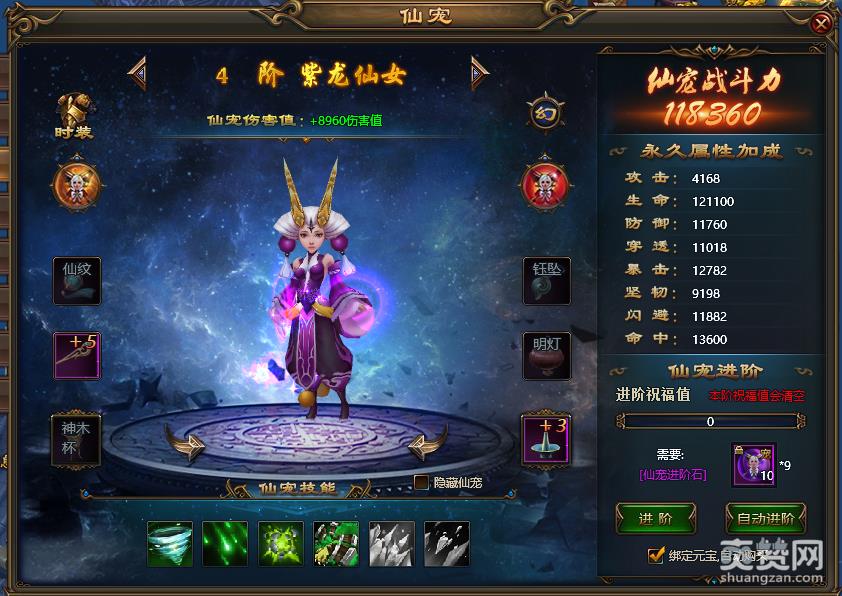Select the 明灯 equipment slot

[x=546, y=356]
